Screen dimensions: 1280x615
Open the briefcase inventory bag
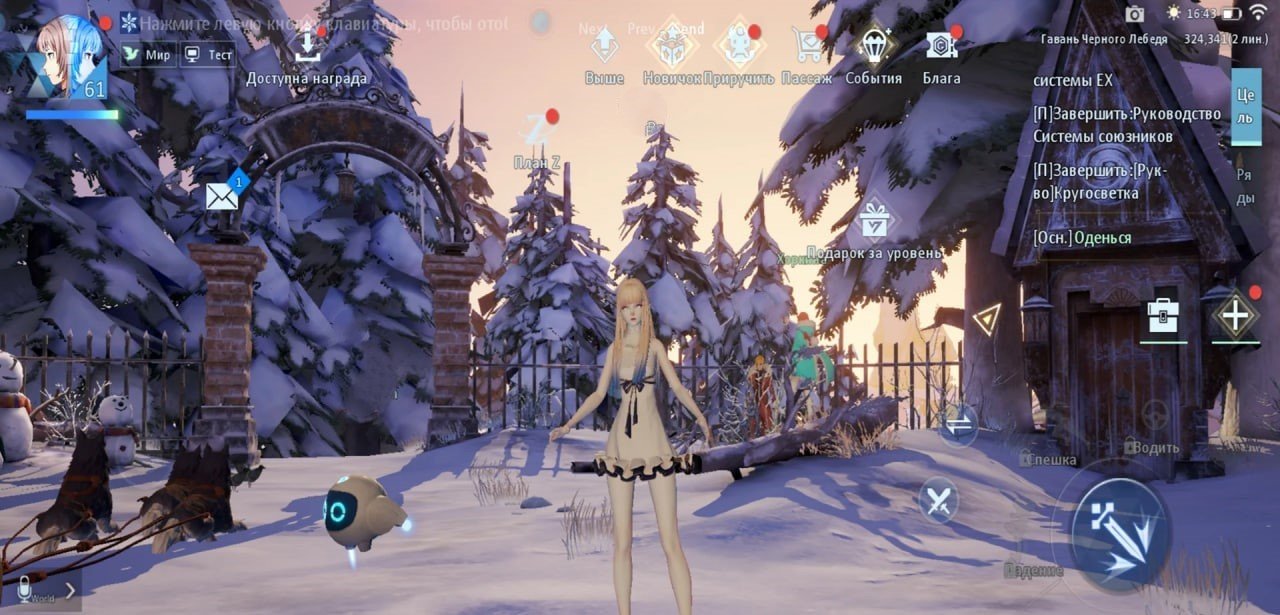(x=1163, y=316)
